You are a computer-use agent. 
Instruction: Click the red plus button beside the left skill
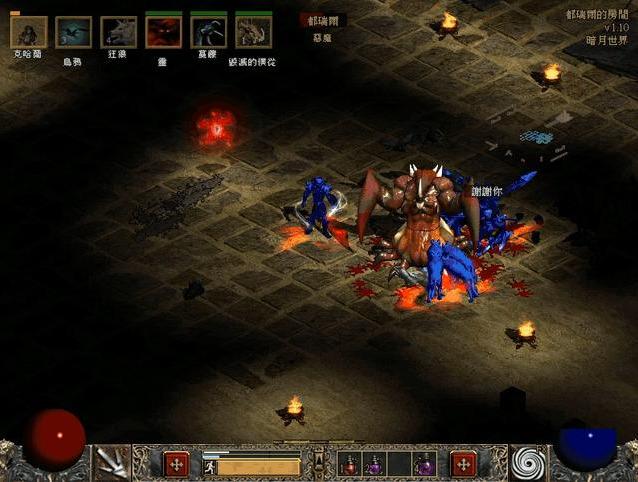click(176, 464)
